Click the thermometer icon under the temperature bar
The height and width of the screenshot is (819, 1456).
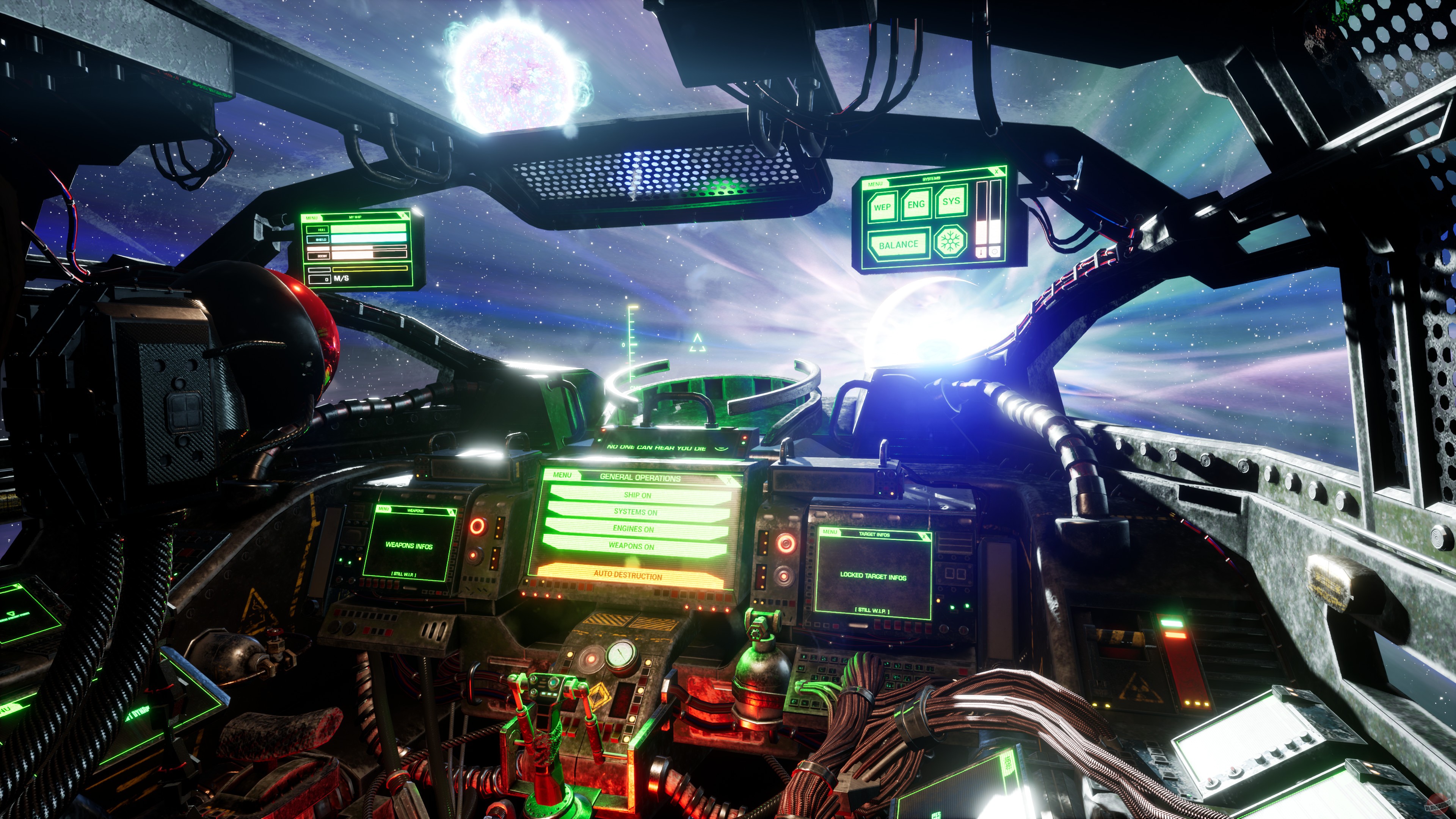(982, 252)
